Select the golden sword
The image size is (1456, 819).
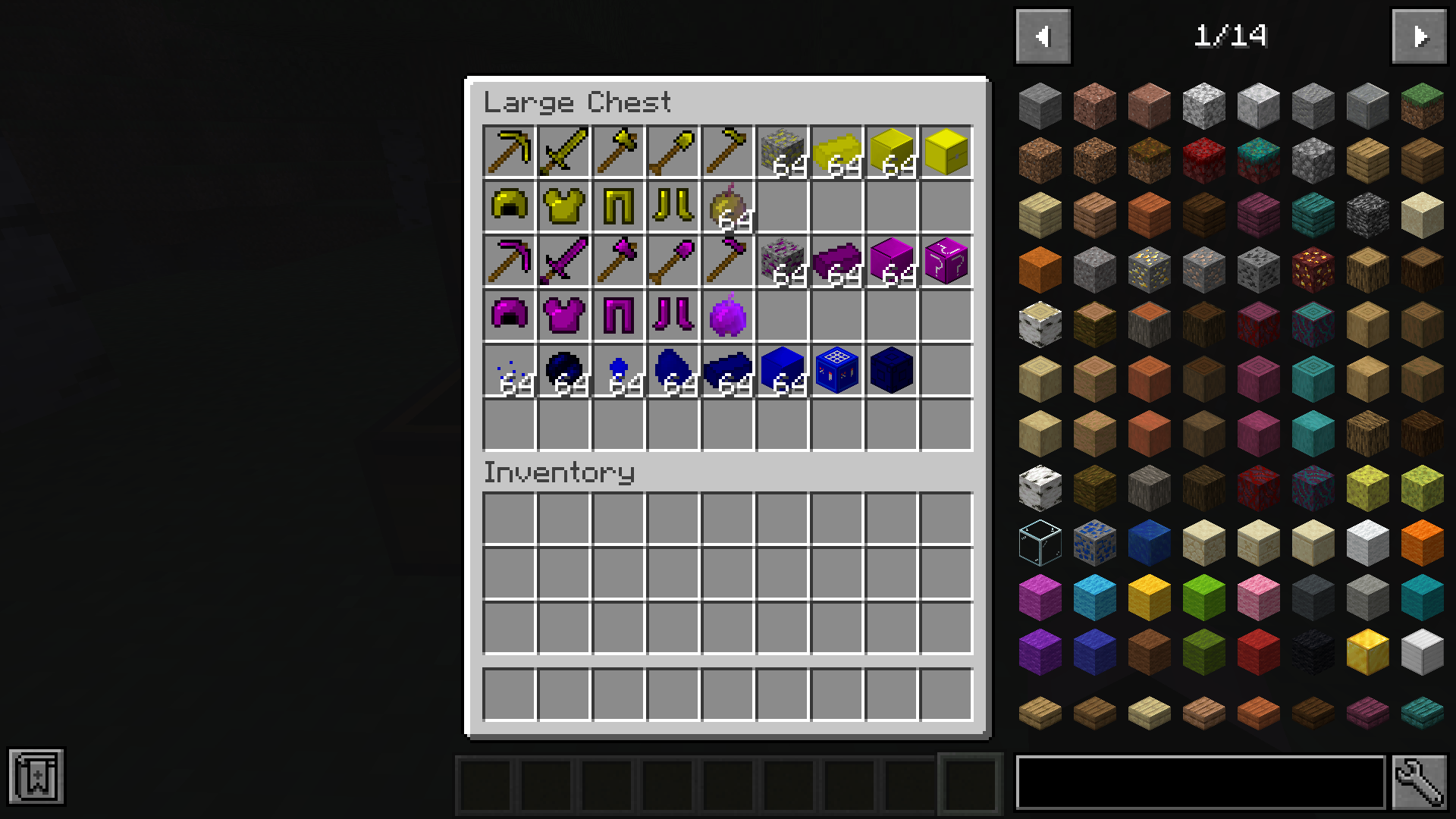[564, 152]
